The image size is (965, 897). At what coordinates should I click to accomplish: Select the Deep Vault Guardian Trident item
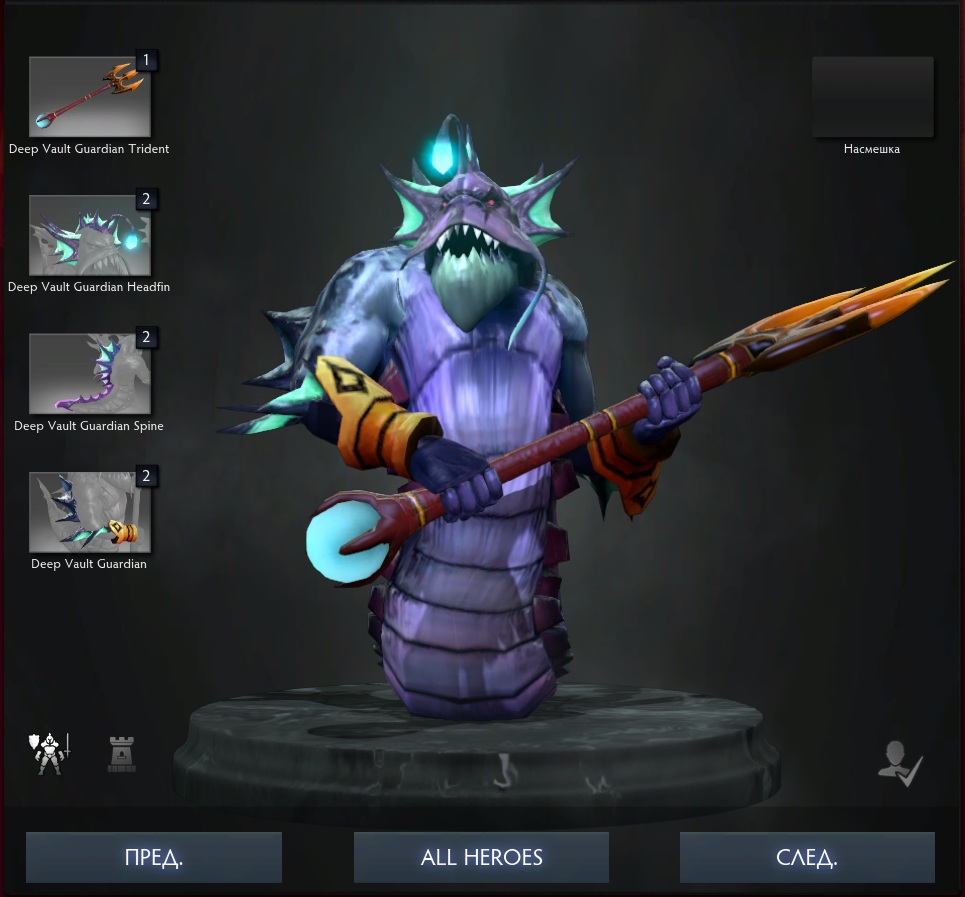(90, 97)
